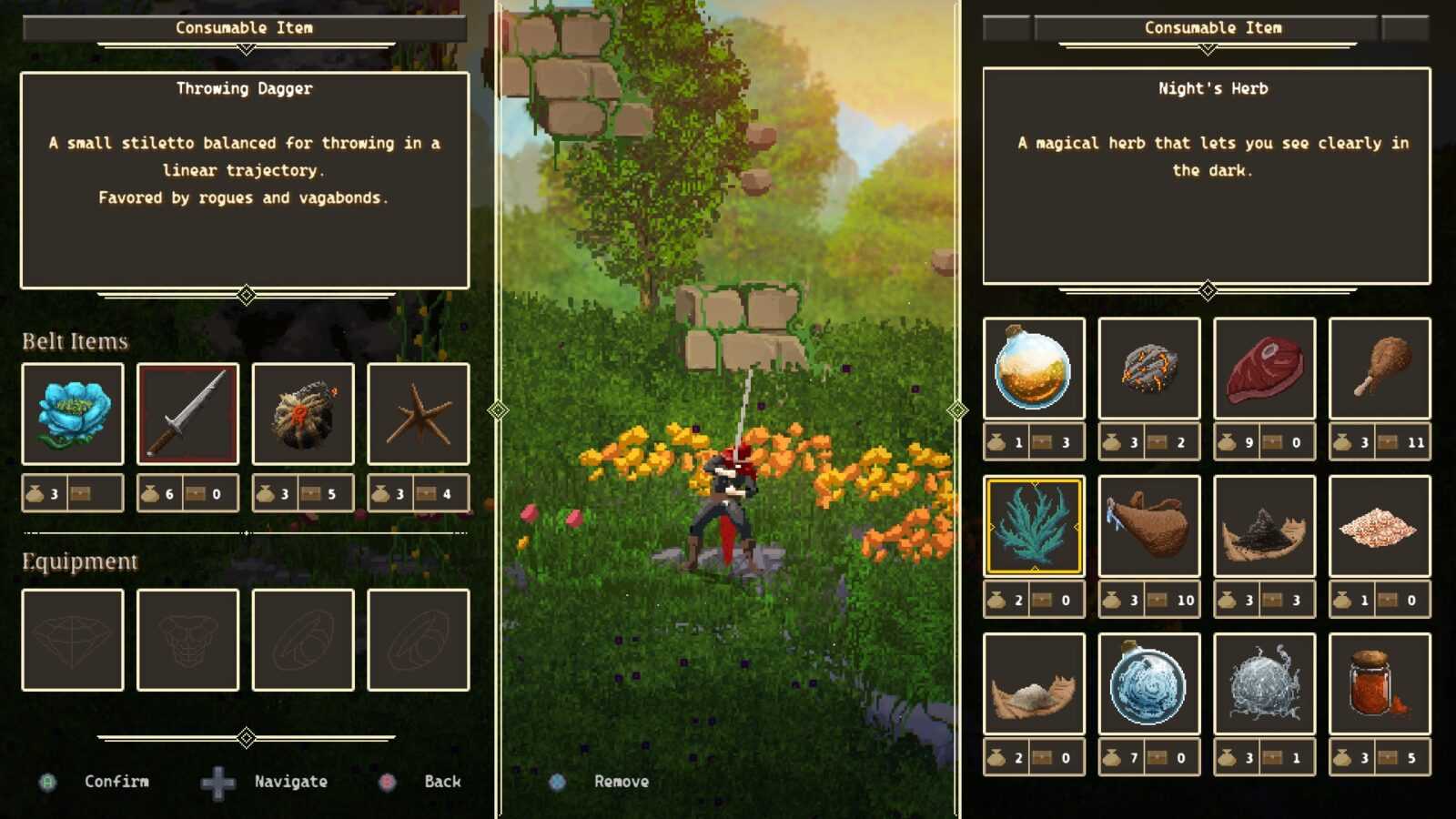The height and width of the screenshot is (819, 1456).
Task: Choose the spiked bomb belt item
Action: 303,414
